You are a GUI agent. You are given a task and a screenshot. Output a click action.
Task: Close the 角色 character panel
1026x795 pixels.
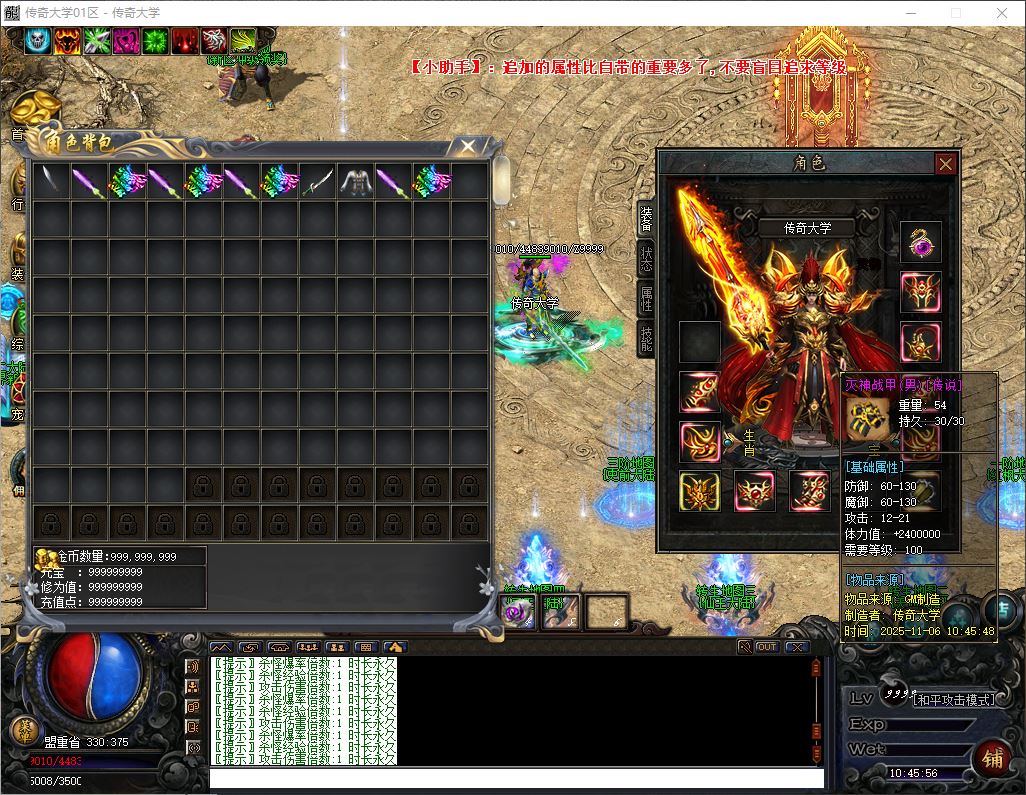[x=945, y=164]
